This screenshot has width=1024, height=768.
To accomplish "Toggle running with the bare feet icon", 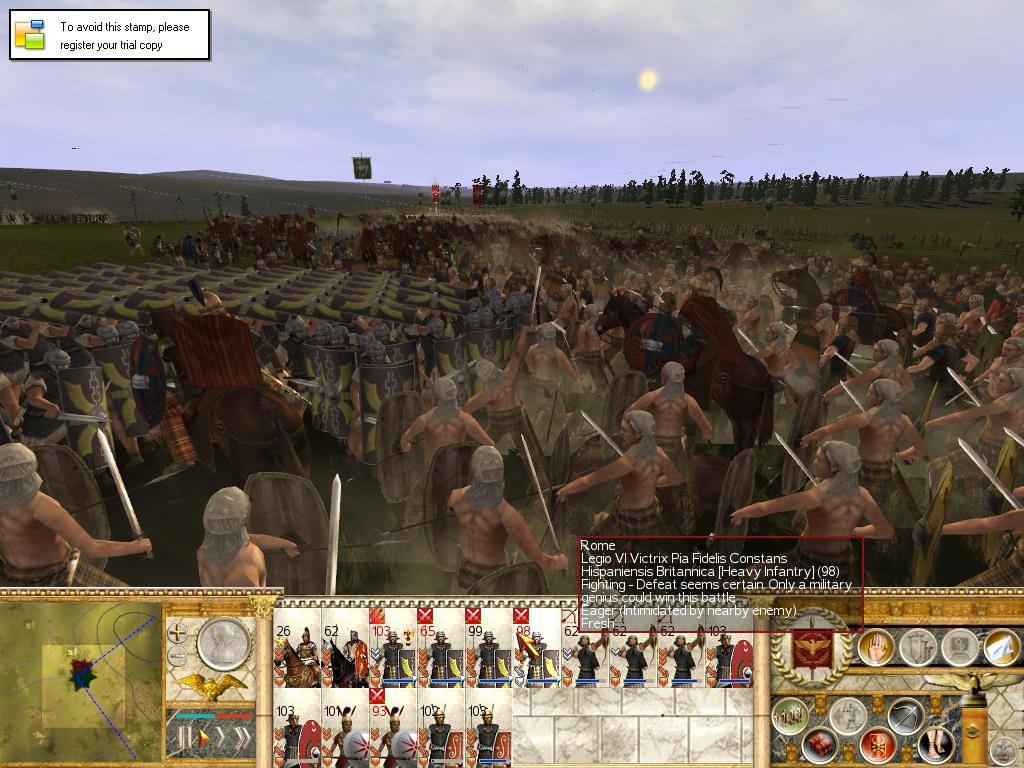I will coord(935,745).
